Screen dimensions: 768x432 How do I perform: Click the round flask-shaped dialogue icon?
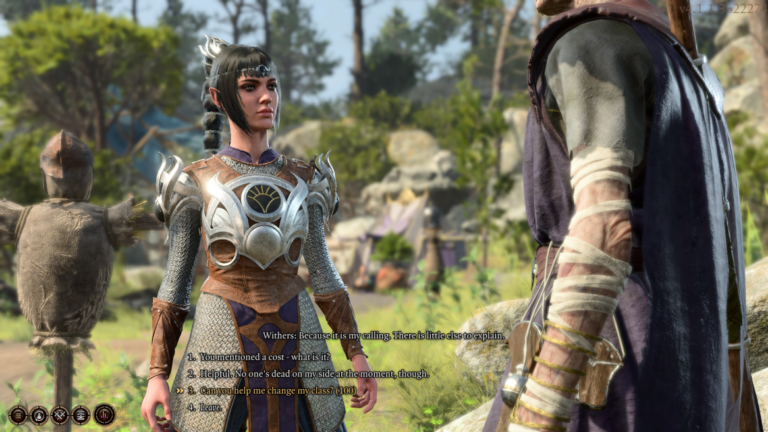pos(38,414)
